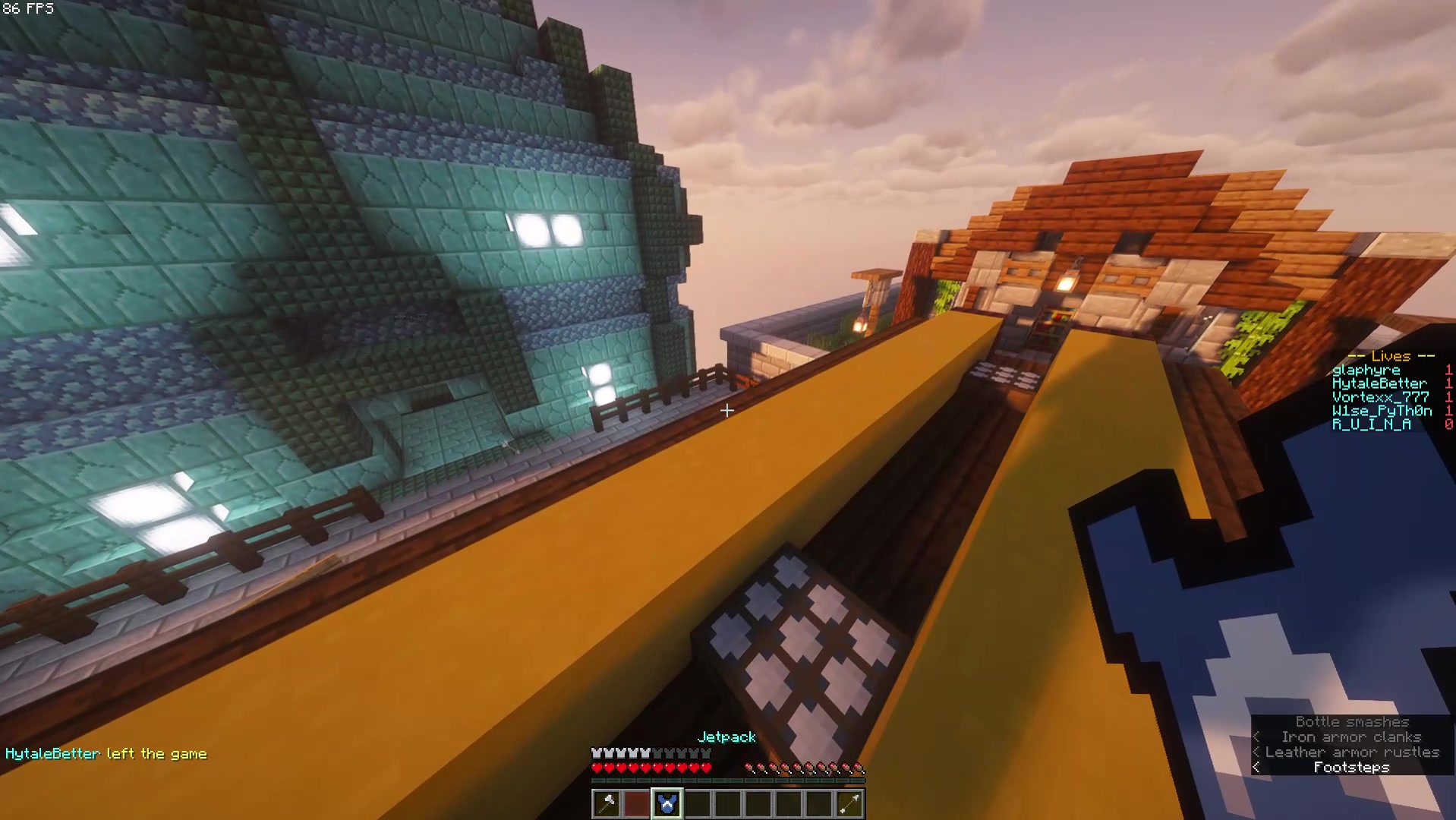The height and width of the screenshot is (820, 1456).
Task: Click the first armor chestplate icon above the hearts
Action: (x=597, y=752)
